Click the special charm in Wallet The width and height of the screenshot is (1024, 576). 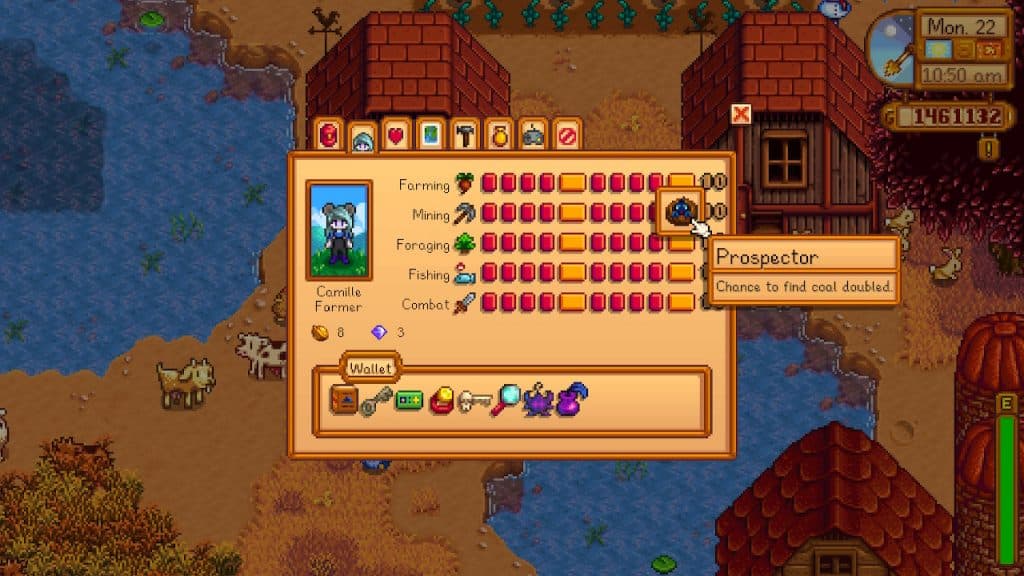(x=441, y=402)
